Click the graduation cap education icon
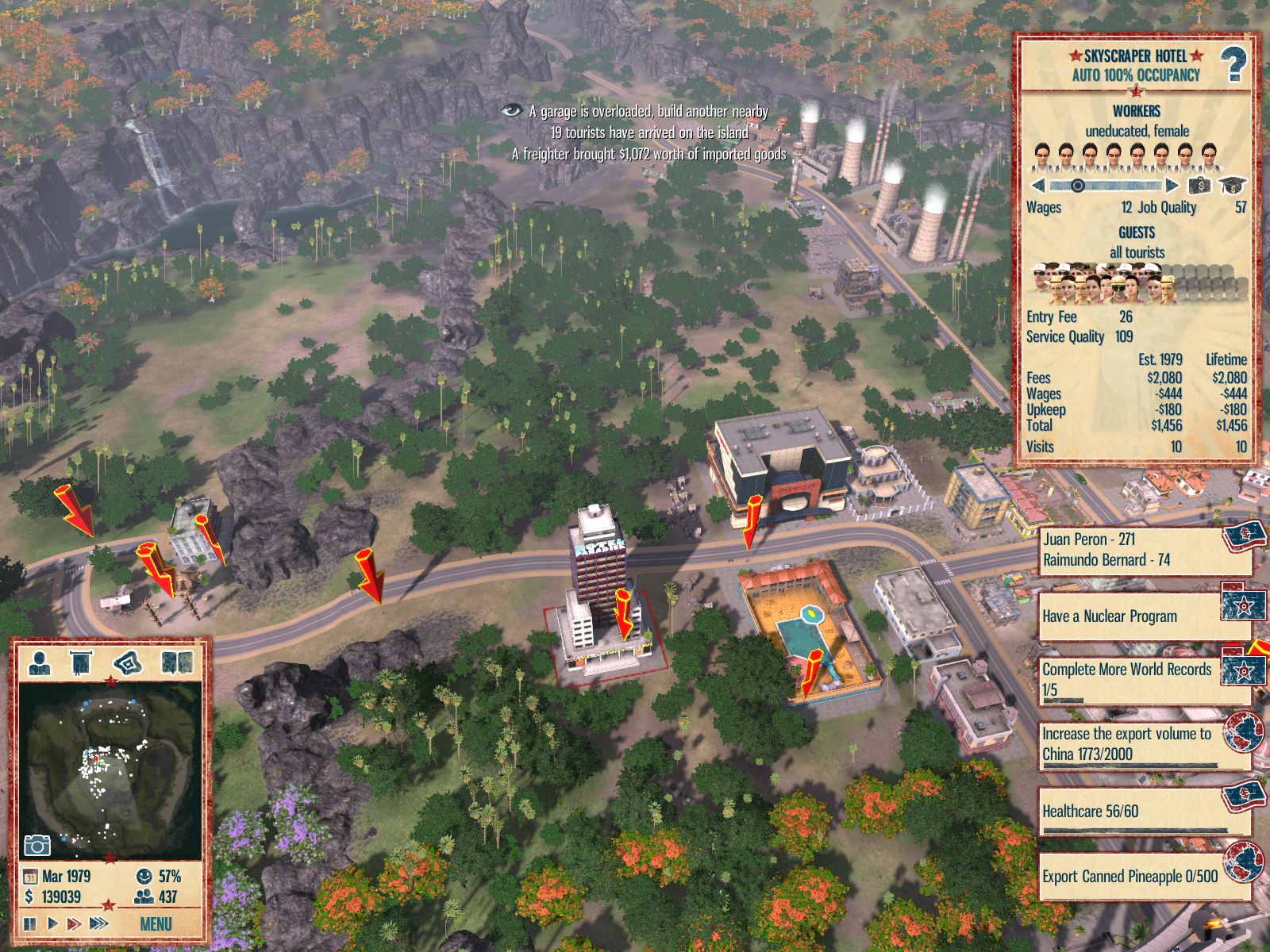The height and width of the screenshot is (952, 1270). (x=1231, y=186)
